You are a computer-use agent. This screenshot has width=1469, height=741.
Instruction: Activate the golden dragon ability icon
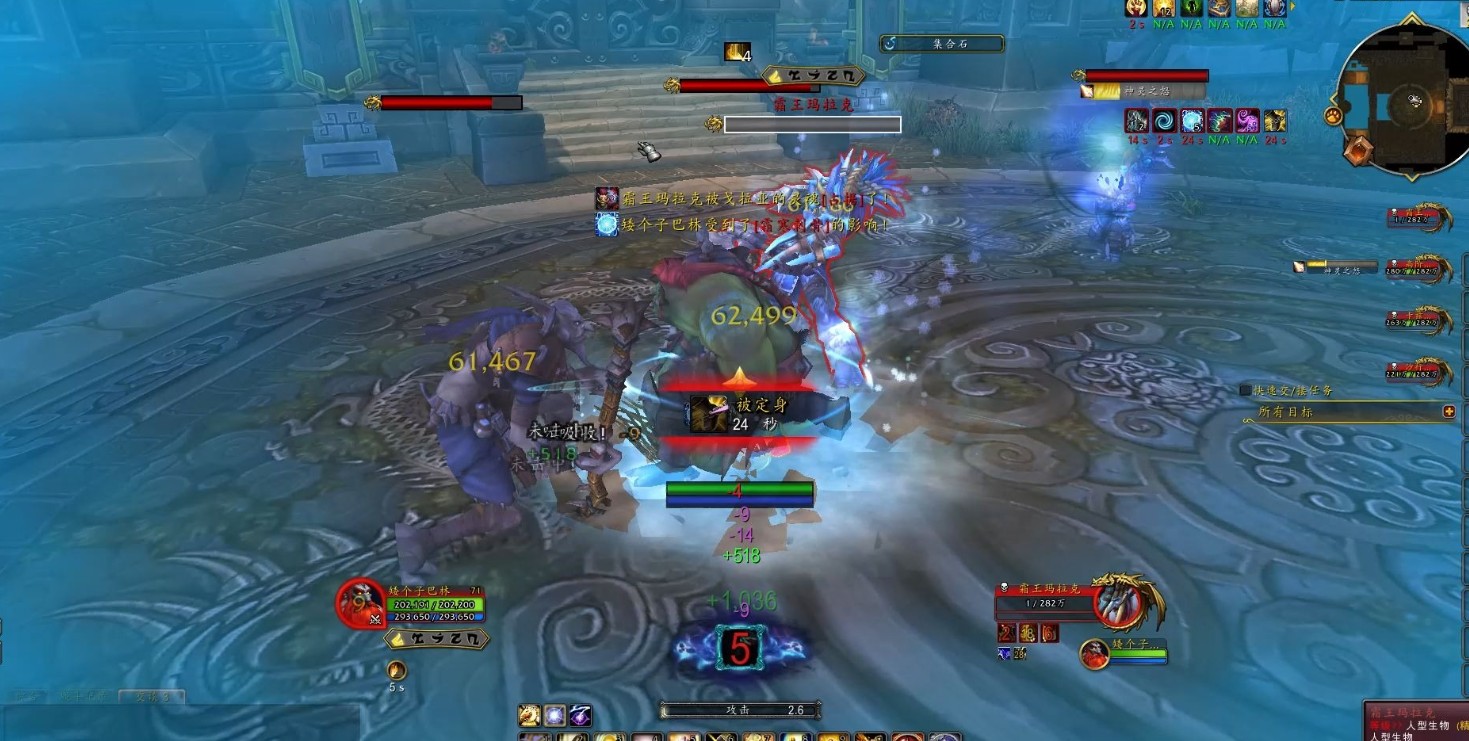click(x=530, y=716)
